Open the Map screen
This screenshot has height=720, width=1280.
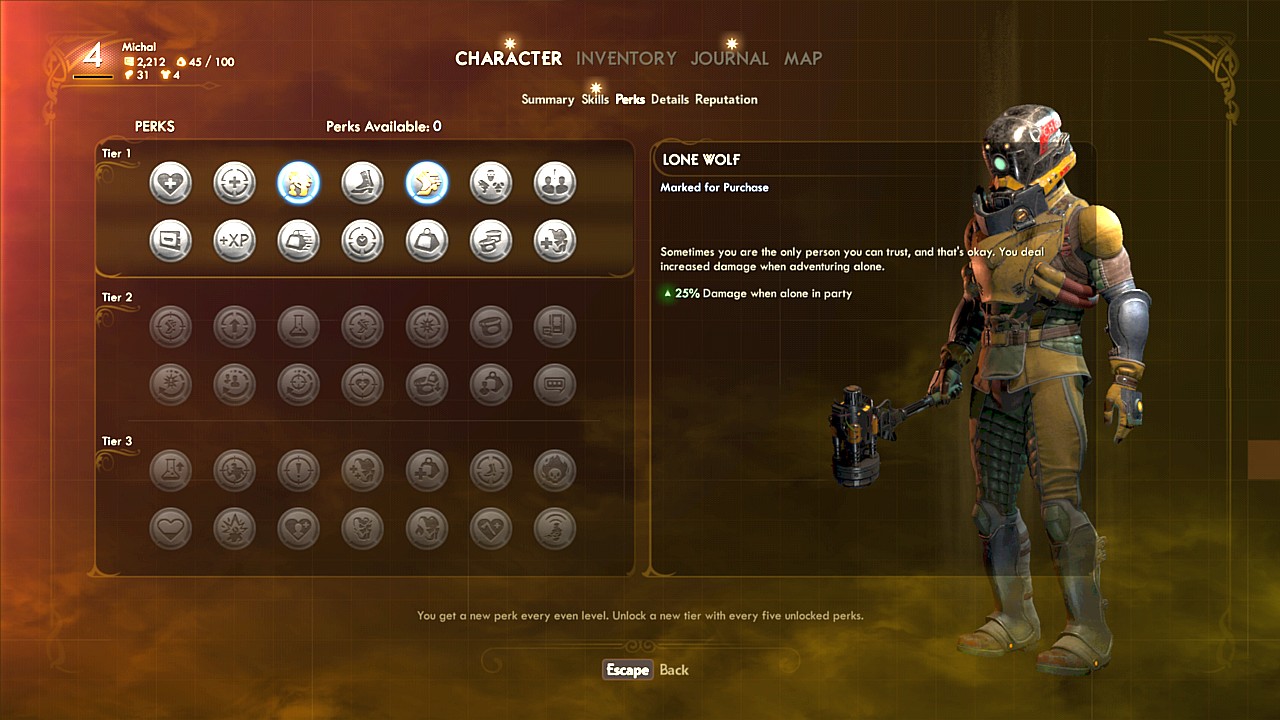pos(802,58)
